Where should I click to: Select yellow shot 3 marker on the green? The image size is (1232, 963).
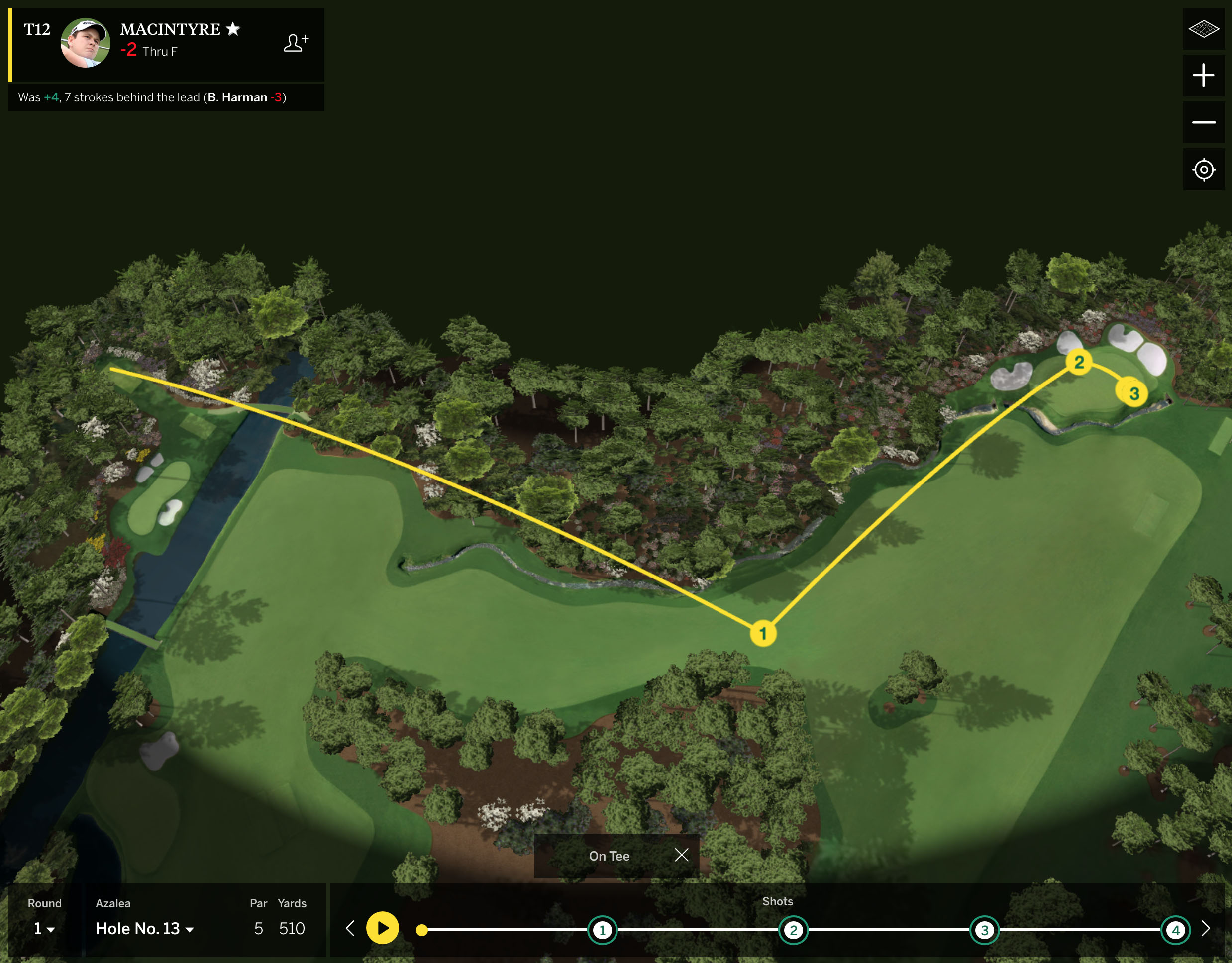(1134, 393)
